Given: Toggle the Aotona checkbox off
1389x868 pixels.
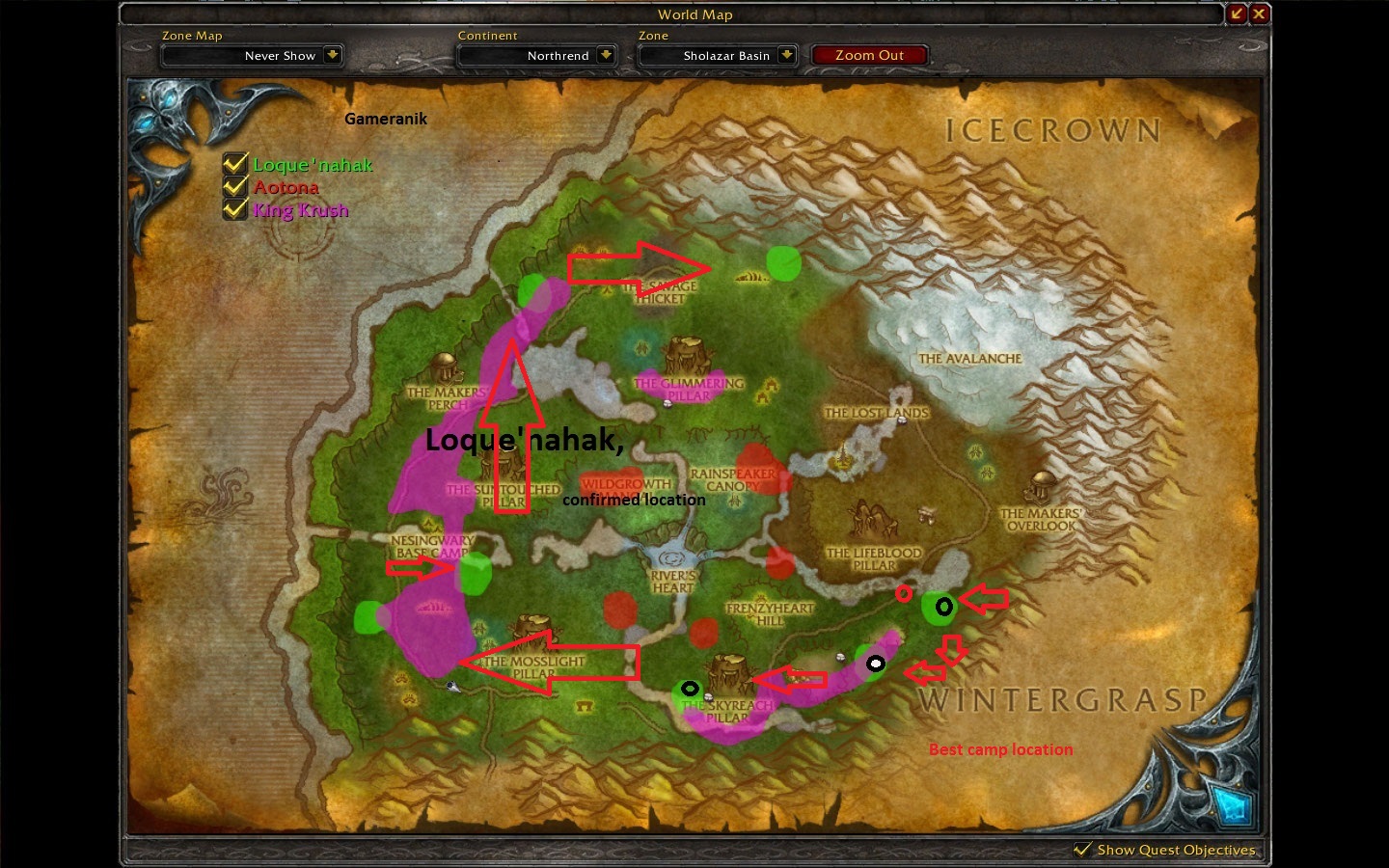Looking at the screenshot, I should (234, 187).
